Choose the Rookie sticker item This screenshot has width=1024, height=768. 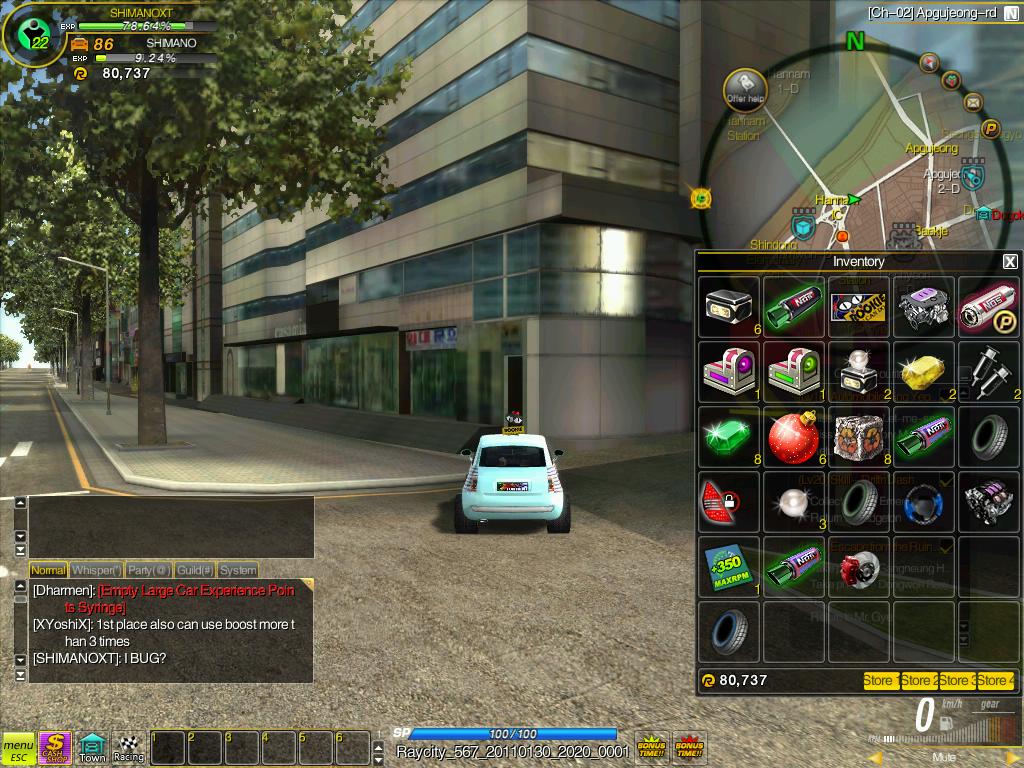point(859,307)
